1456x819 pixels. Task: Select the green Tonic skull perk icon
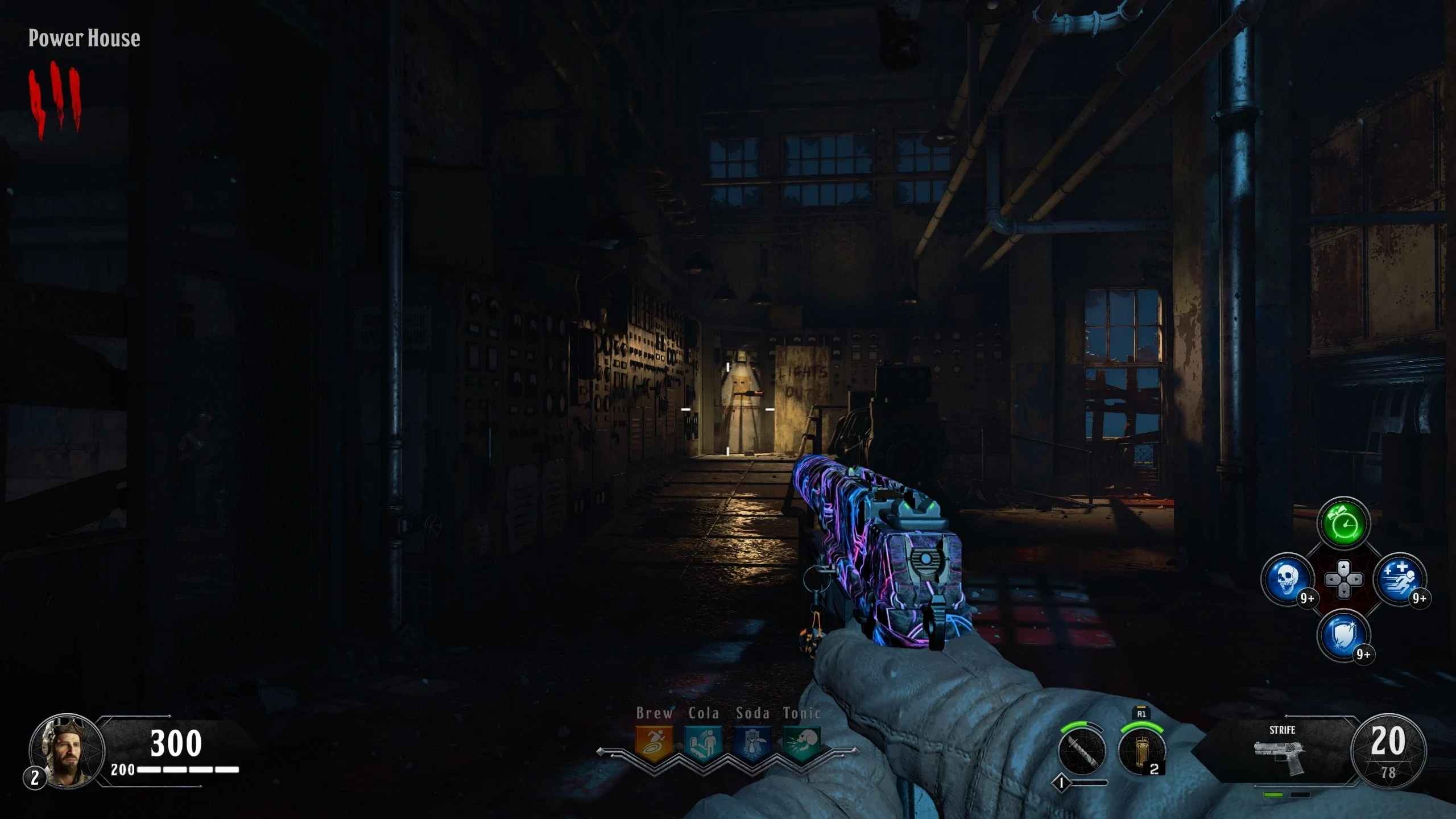801,742
